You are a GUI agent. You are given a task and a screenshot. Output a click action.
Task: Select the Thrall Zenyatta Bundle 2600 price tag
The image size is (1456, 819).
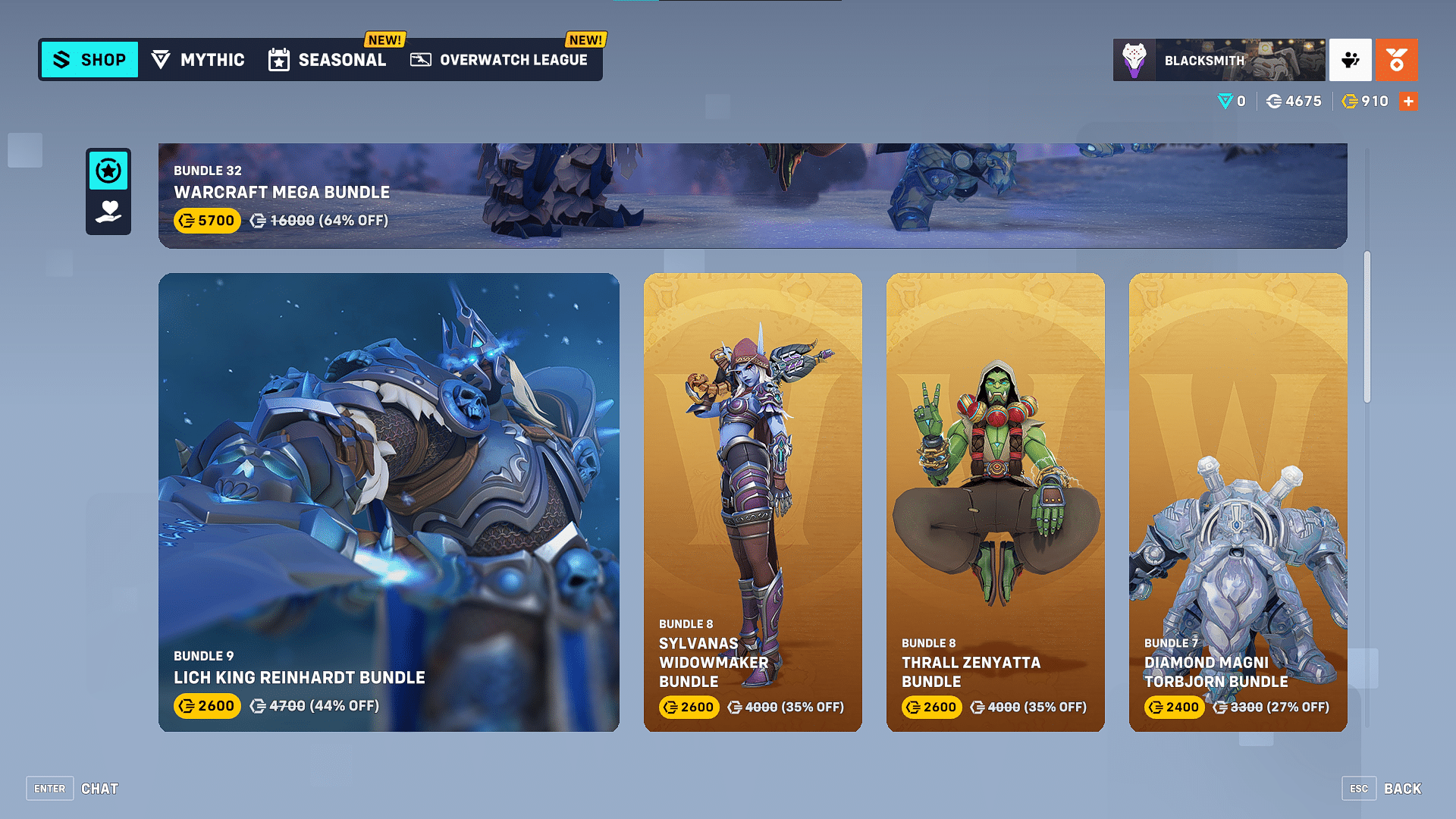tap(930, 707)
